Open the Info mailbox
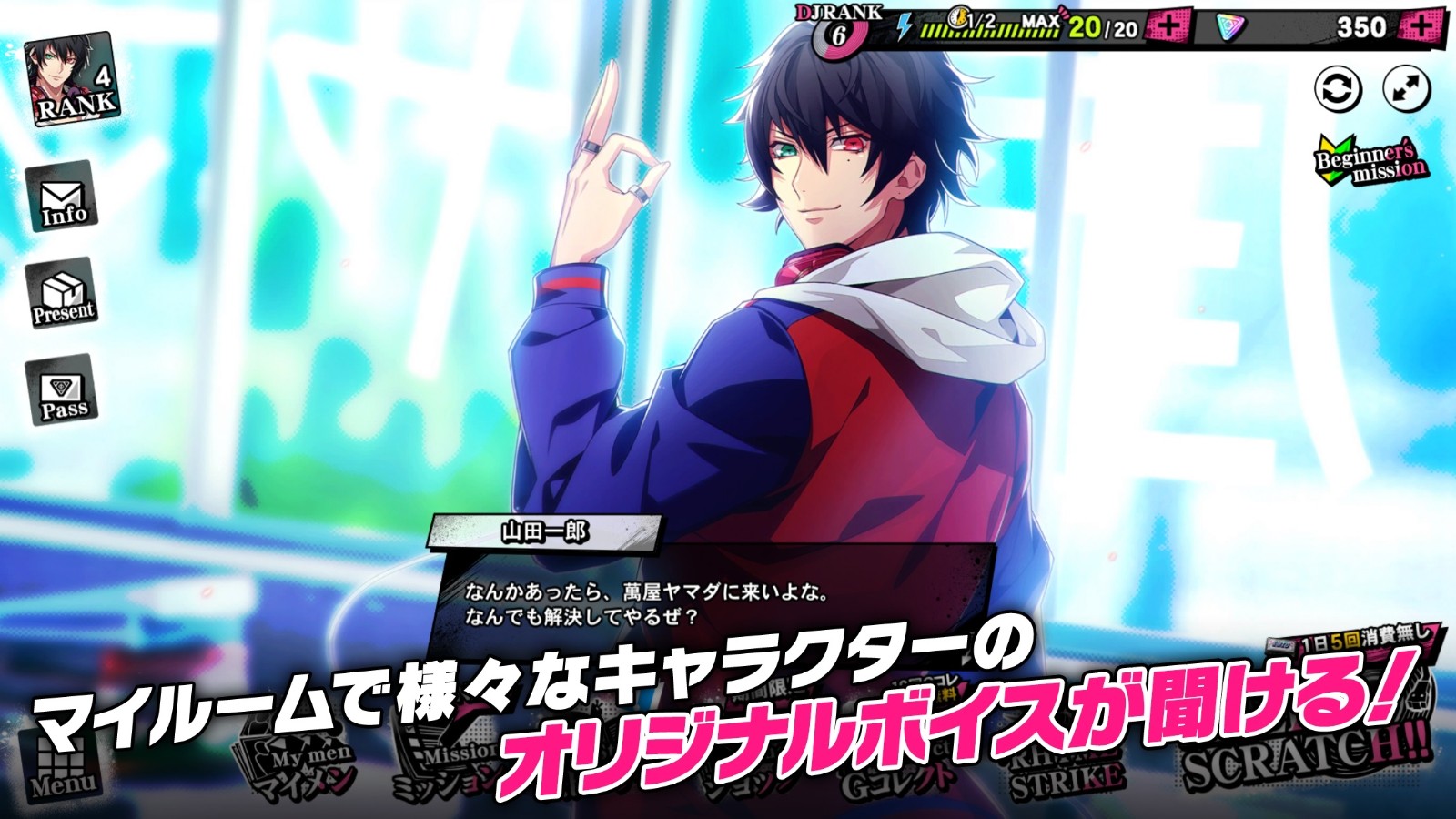Screen dimensions: 1456x819 (62, 196)
